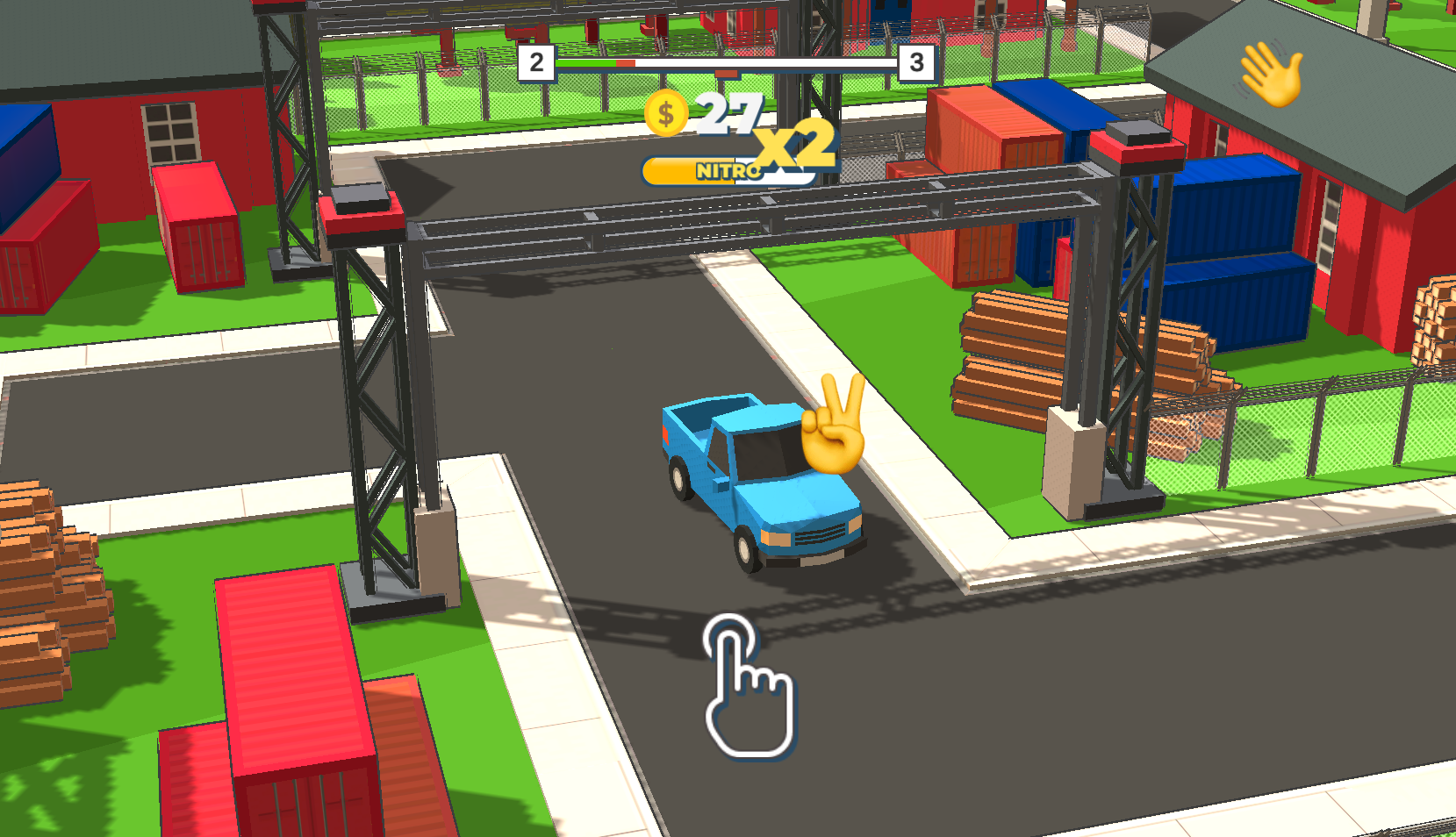Image resolution: width=1456 pixels, height=837 pixels.
Task: Click the level progress bar at the top
Action: (728, 64)
